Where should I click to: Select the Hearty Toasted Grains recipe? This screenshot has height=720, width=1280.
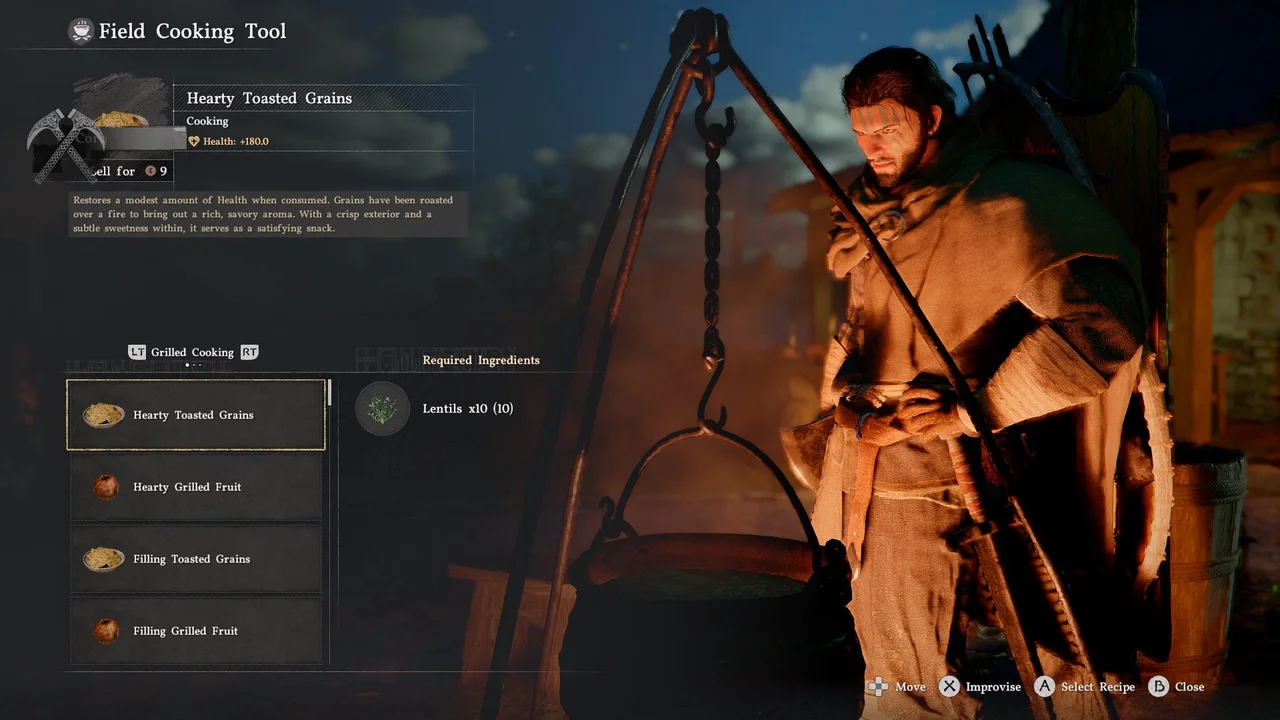pos(196,415)
